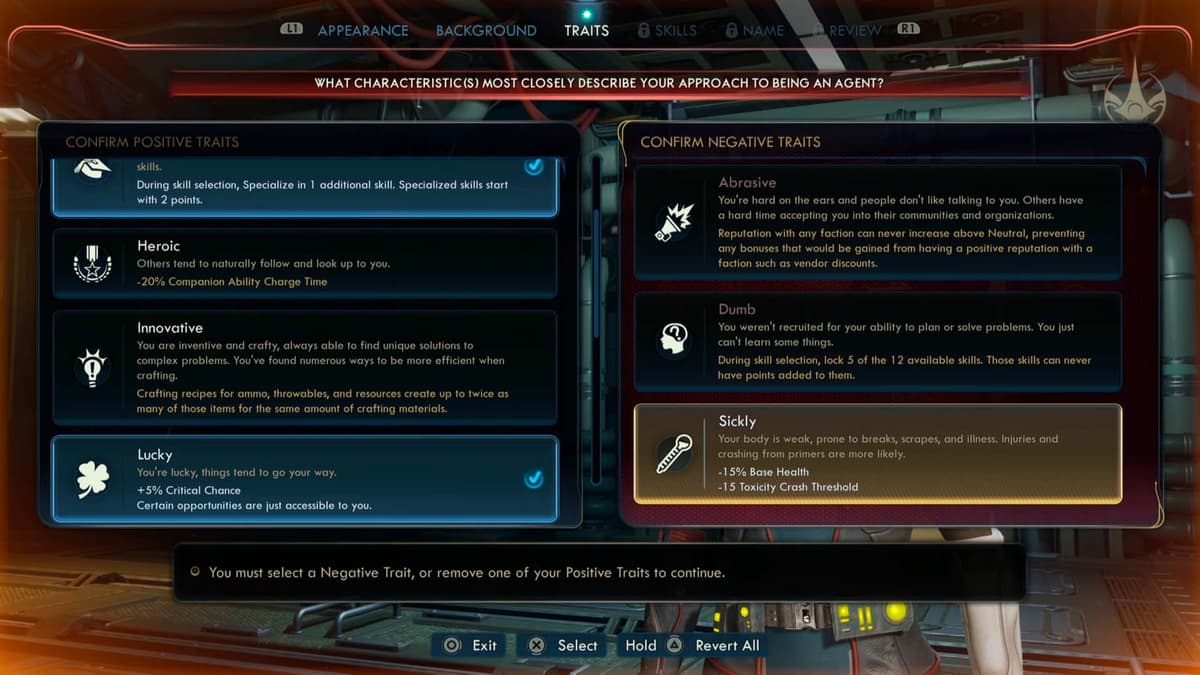Switch to the Appearance tab

pos(361,31)
